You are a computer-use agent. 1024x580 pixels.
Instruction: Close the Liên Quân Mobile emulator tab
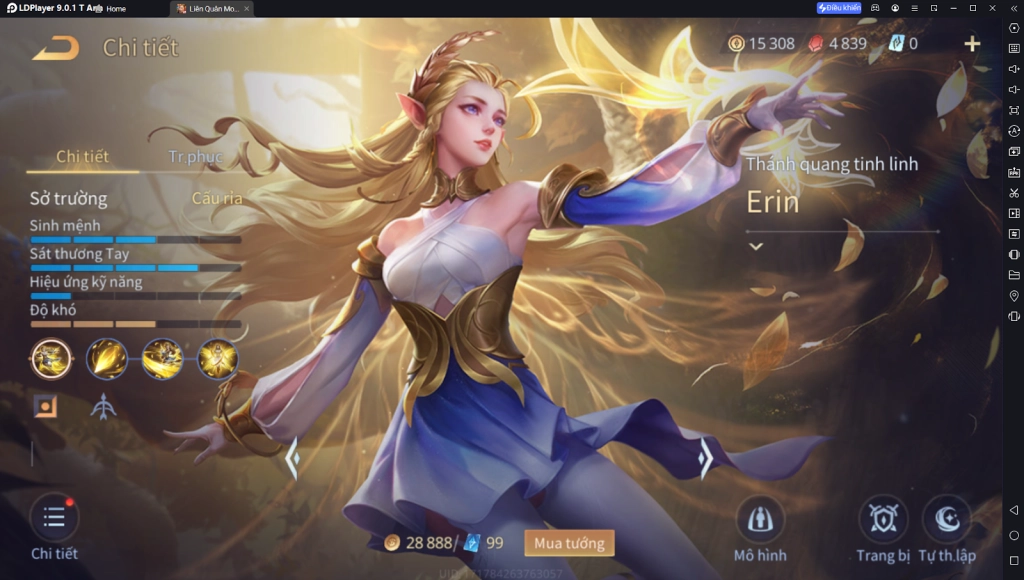point(247,8)
